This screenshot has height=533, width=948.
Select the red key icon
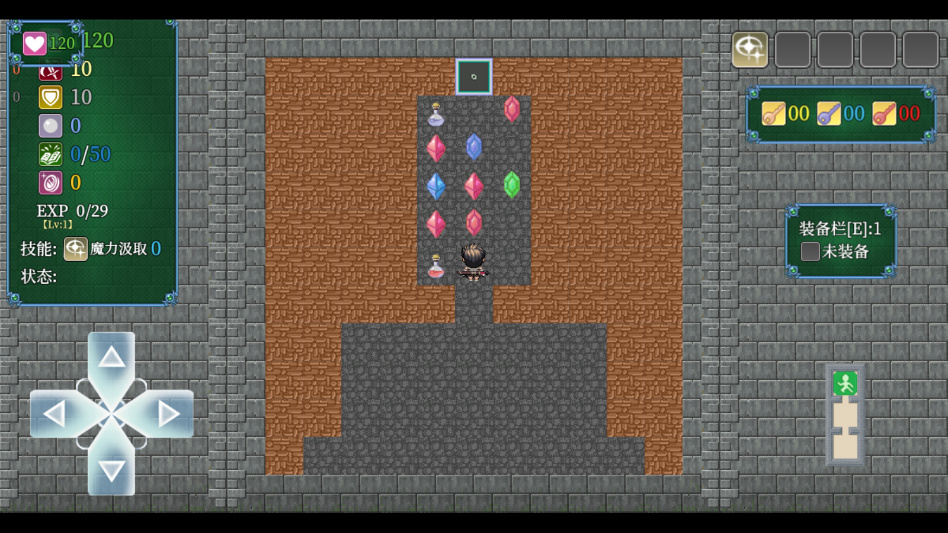coord(883,114)
